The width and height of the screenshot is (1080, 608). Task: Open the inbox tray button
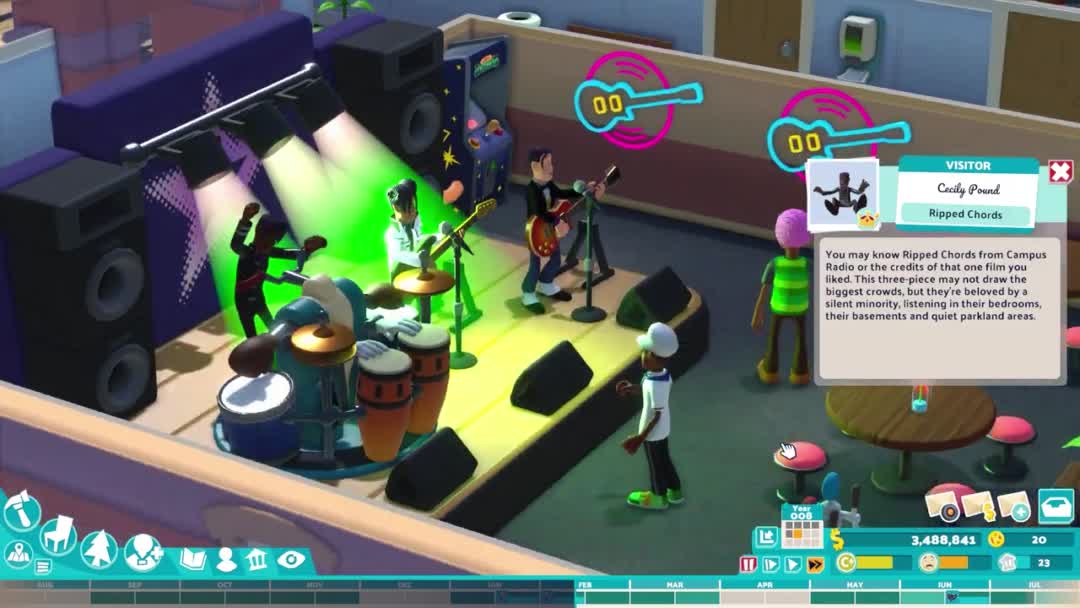click(x=1055, y=506)
